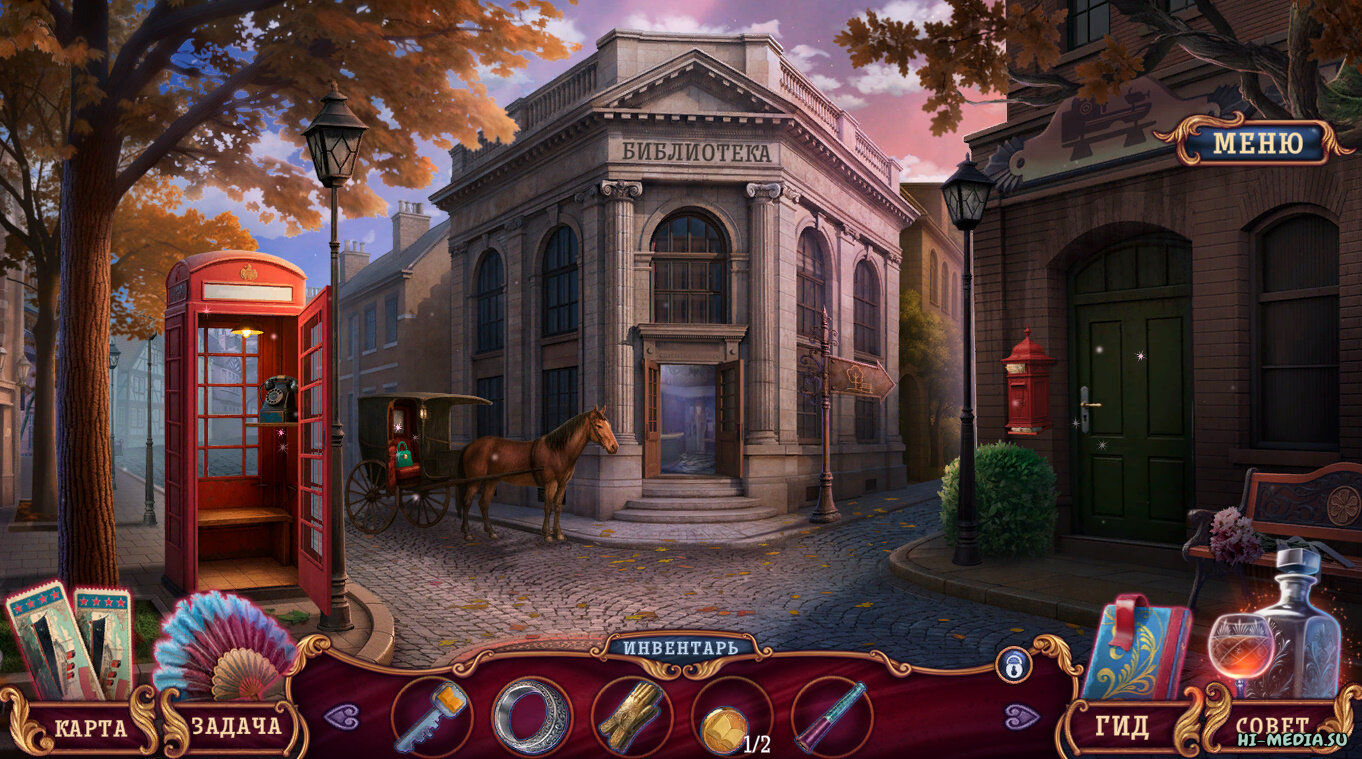This screenshot has width=1362, height=759.
Task: Toggle the inventory lock icon
Action: [1012, 664]
